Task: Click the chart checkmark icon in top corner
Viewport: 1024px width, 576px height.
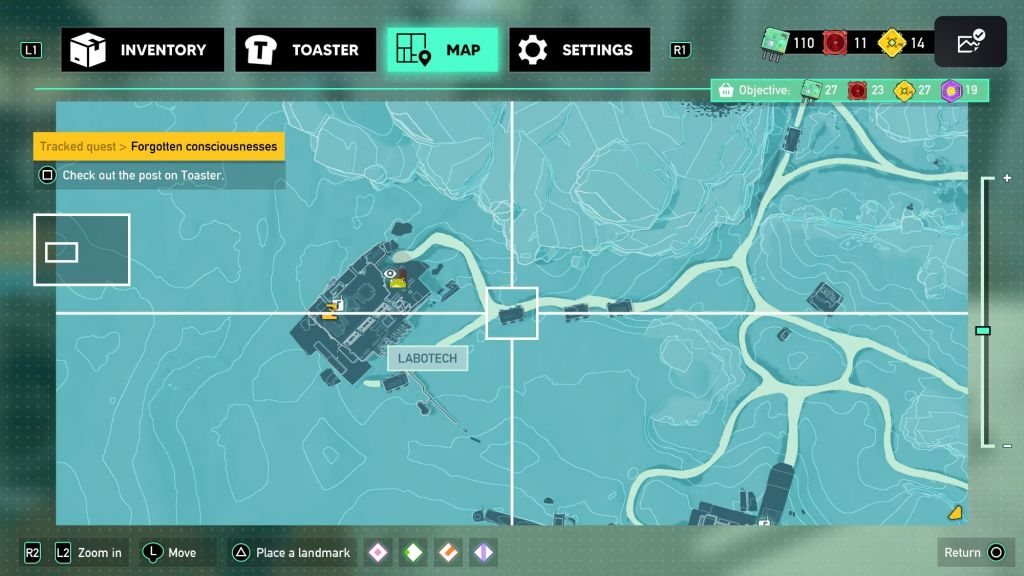Action: pos(970,43)
